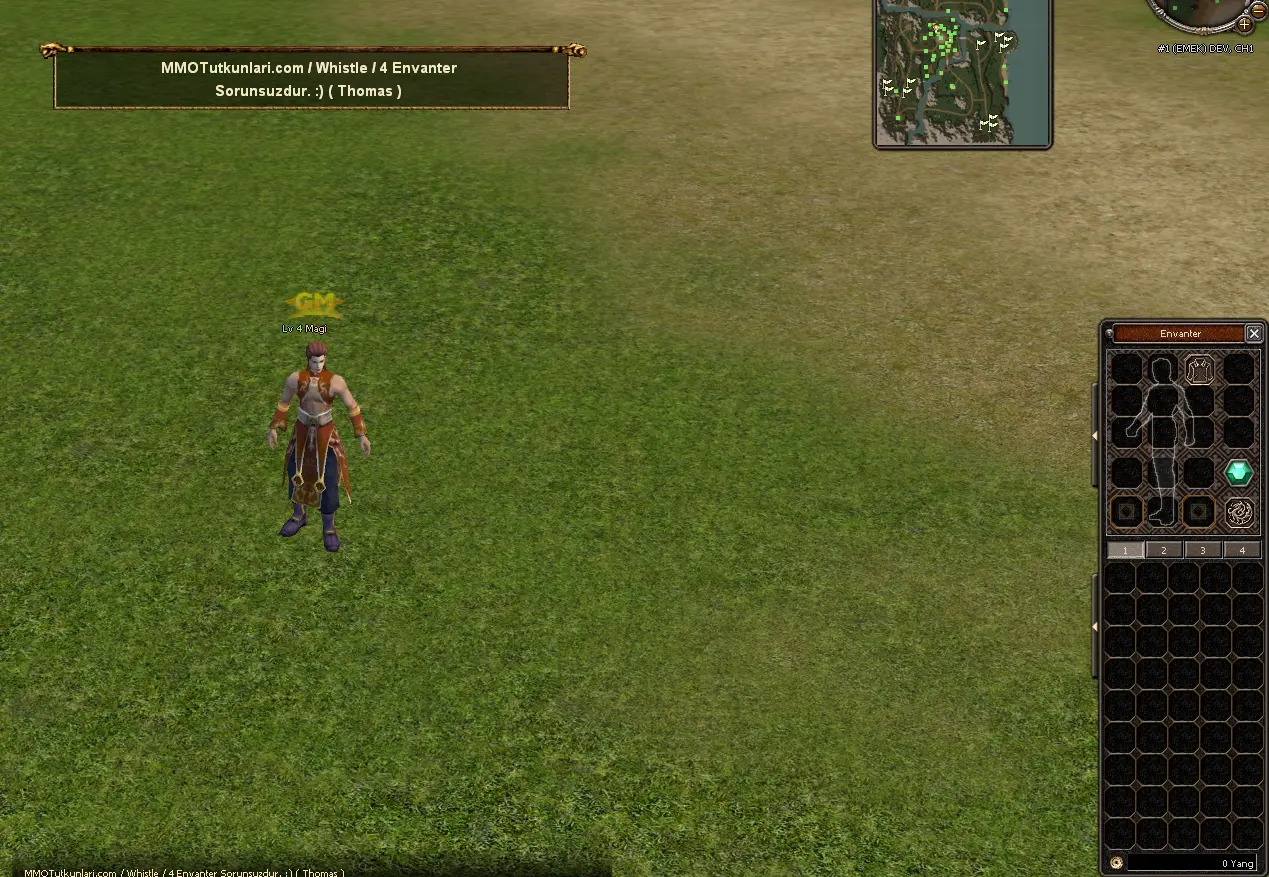
Task: Select the costume armor slot icon
Action: pyautogui.click(x=1200, y=369)
